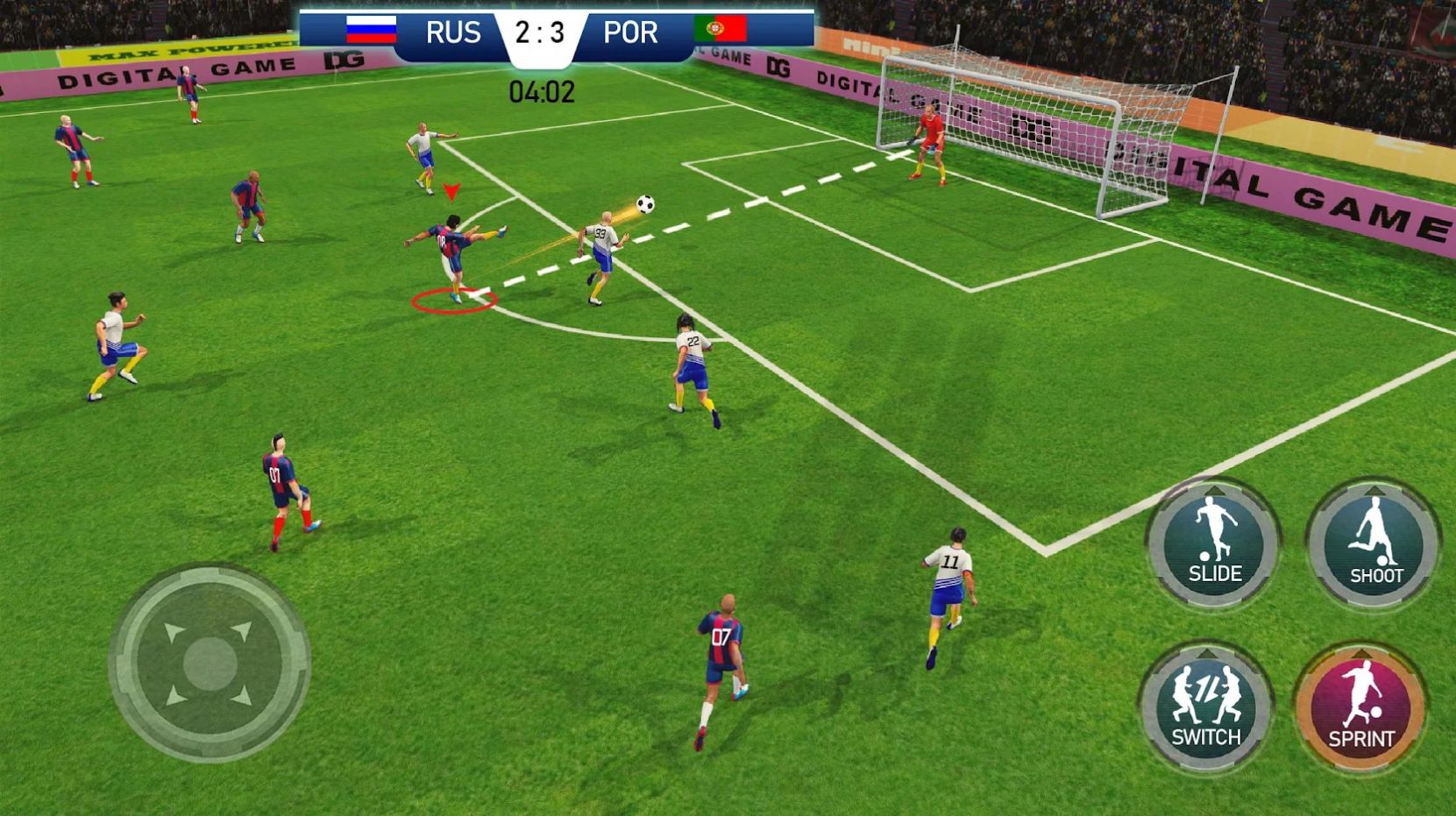Image resolution: width=1456 pixels, height=816 pixels.
Task: Click the virtual movement joystick
Action: tap(210, 663)
